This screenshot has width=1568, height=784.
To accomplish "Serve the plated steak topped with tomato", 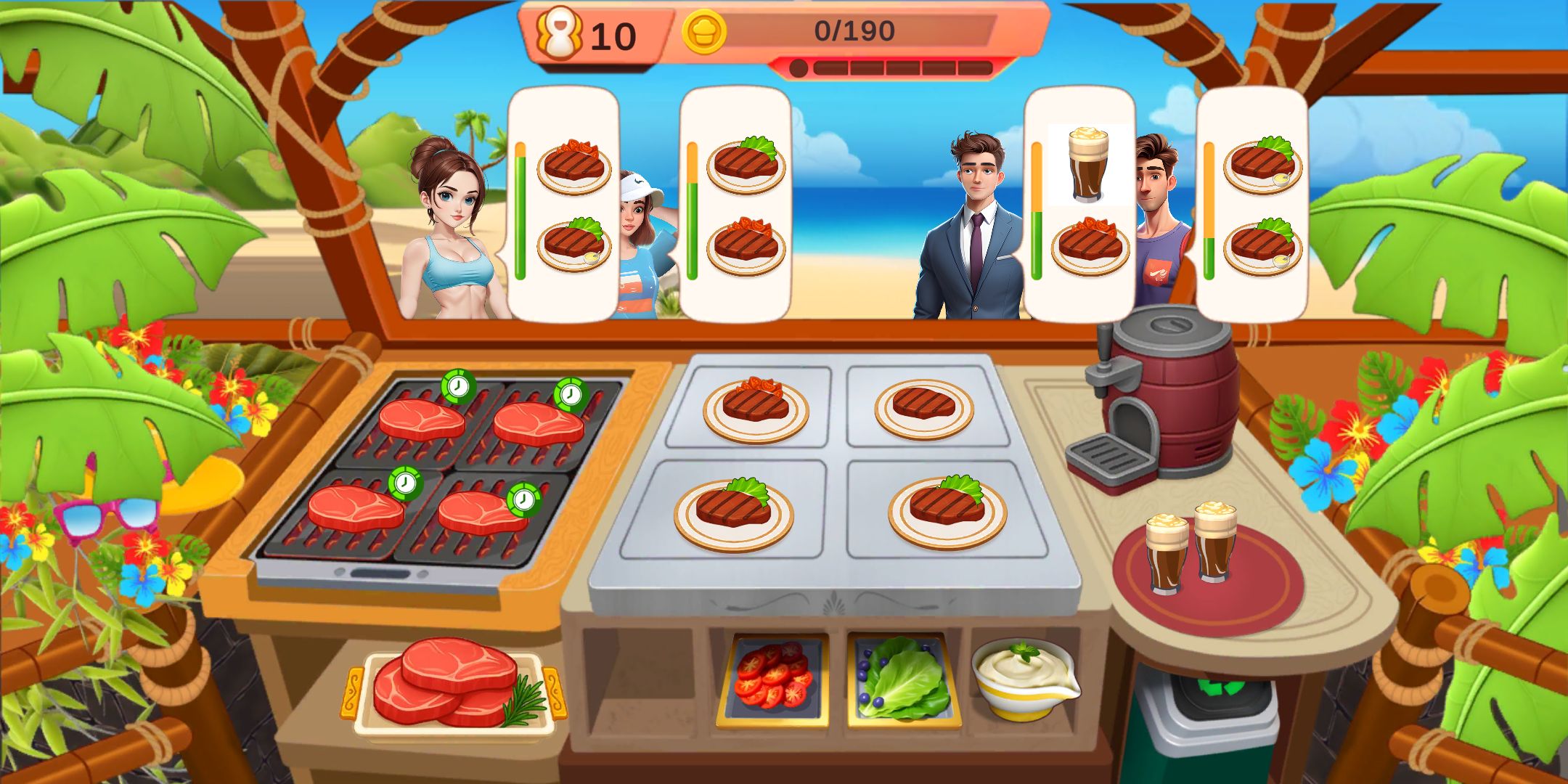I will [756, 408].
